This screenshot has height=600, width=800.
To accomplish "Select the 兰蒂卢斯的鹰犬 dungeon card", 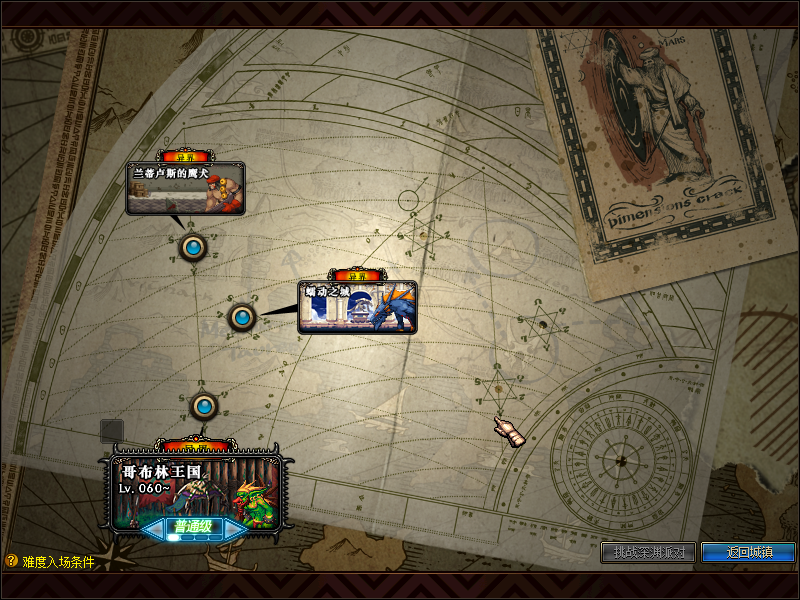I will [x=185, y=188].
